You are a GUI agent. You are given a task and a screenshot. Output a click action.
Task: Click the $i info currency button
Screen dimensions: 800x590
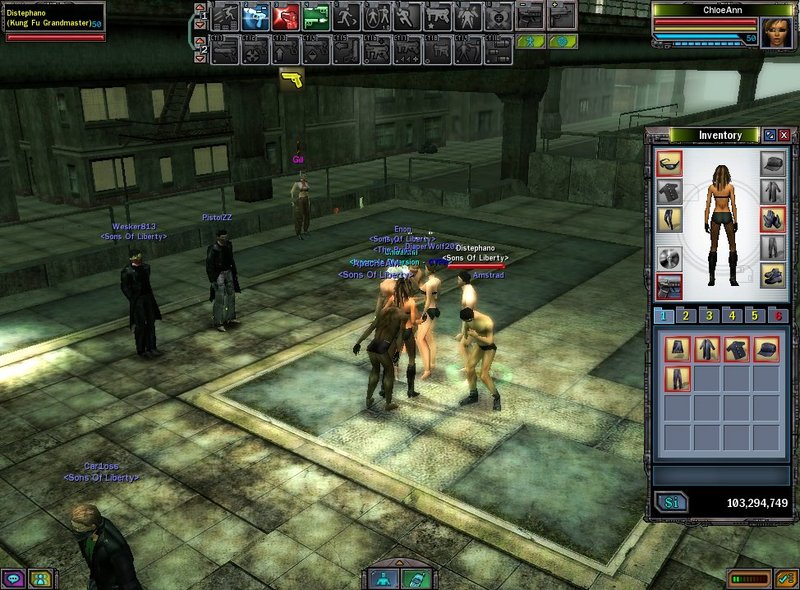[x=672, y=503]
